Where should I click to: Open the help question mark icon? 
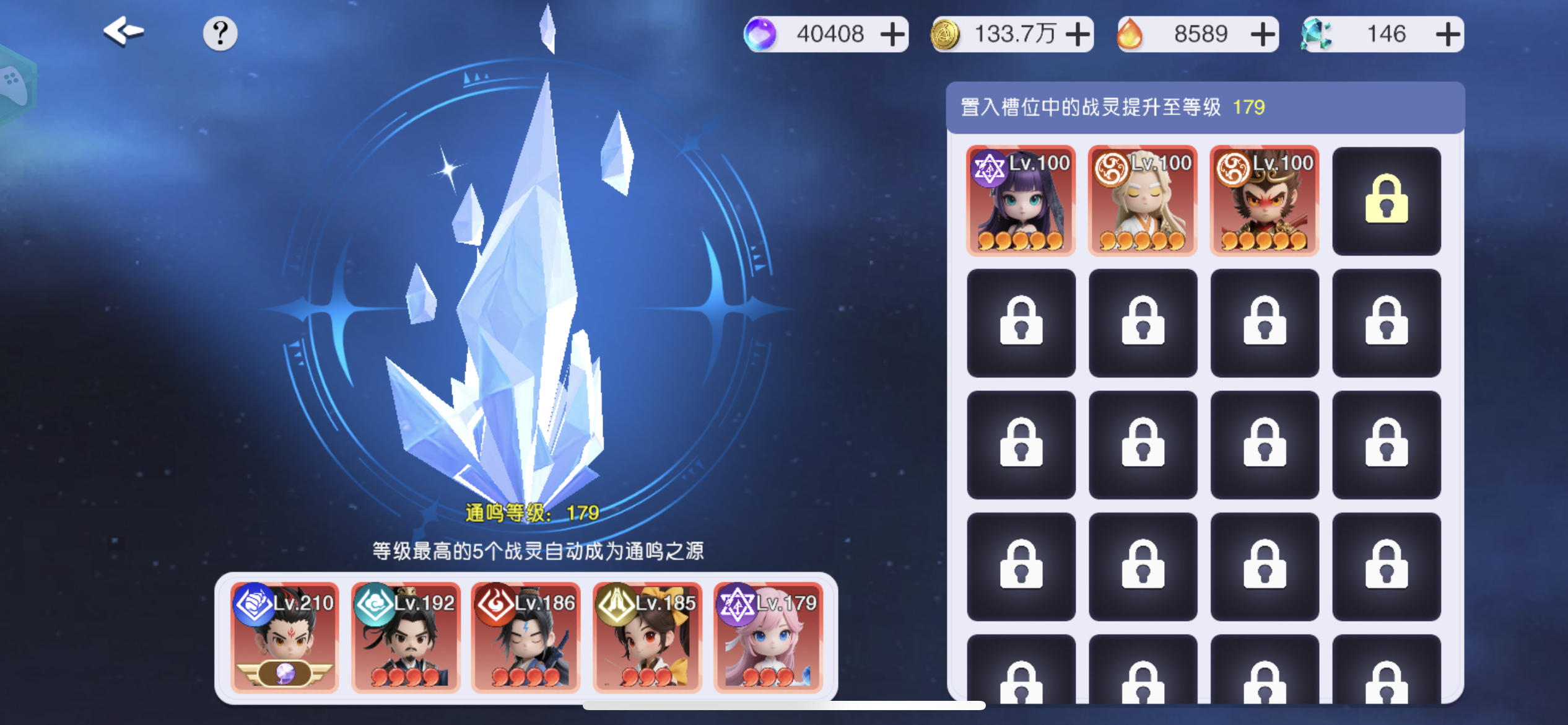click(220, 33)
